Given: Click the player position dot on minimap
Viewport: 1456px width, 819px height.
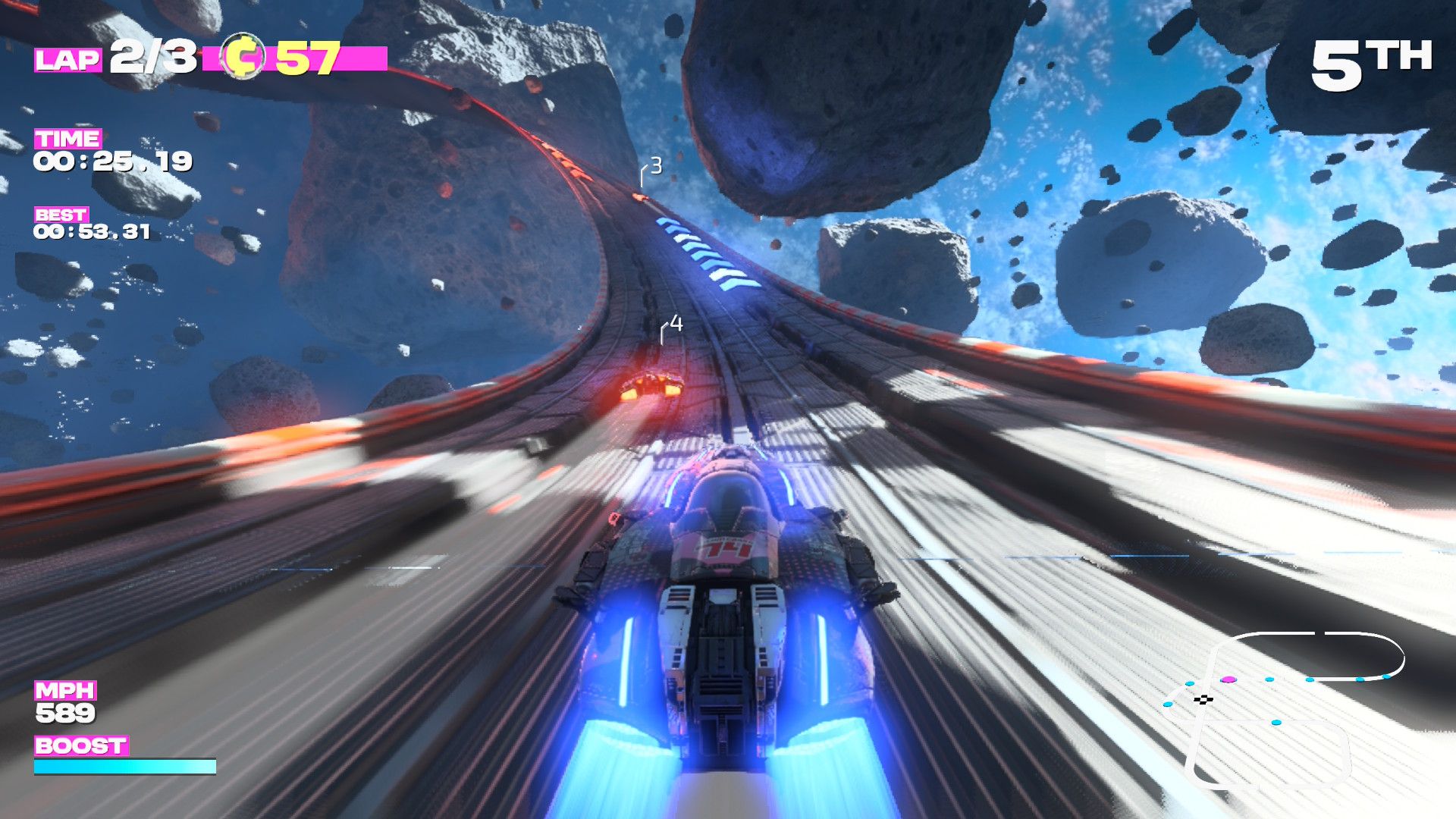Looking at the screenshot, I should point(1228,679).
